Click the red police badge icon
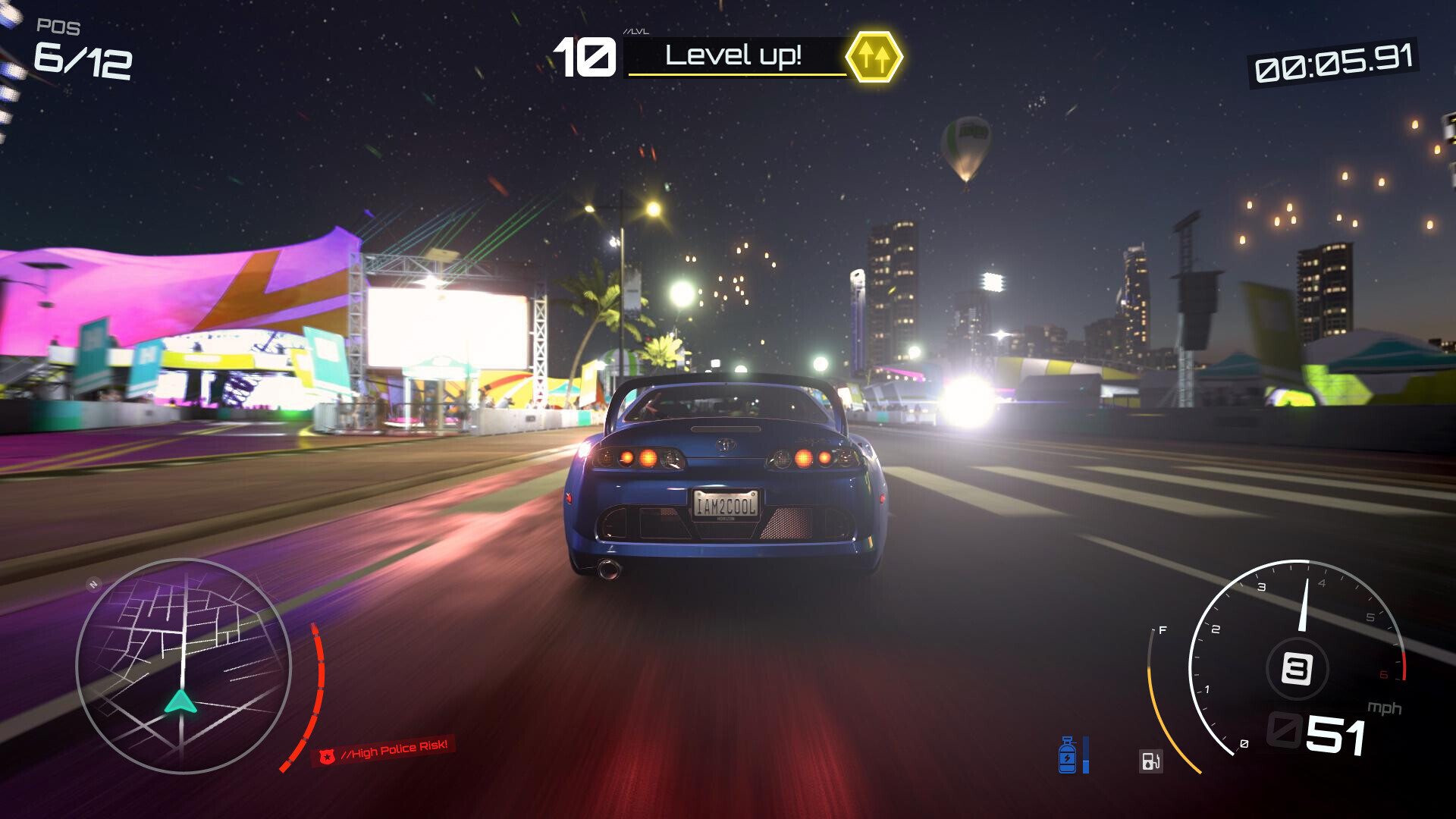 tap(327, 756)
